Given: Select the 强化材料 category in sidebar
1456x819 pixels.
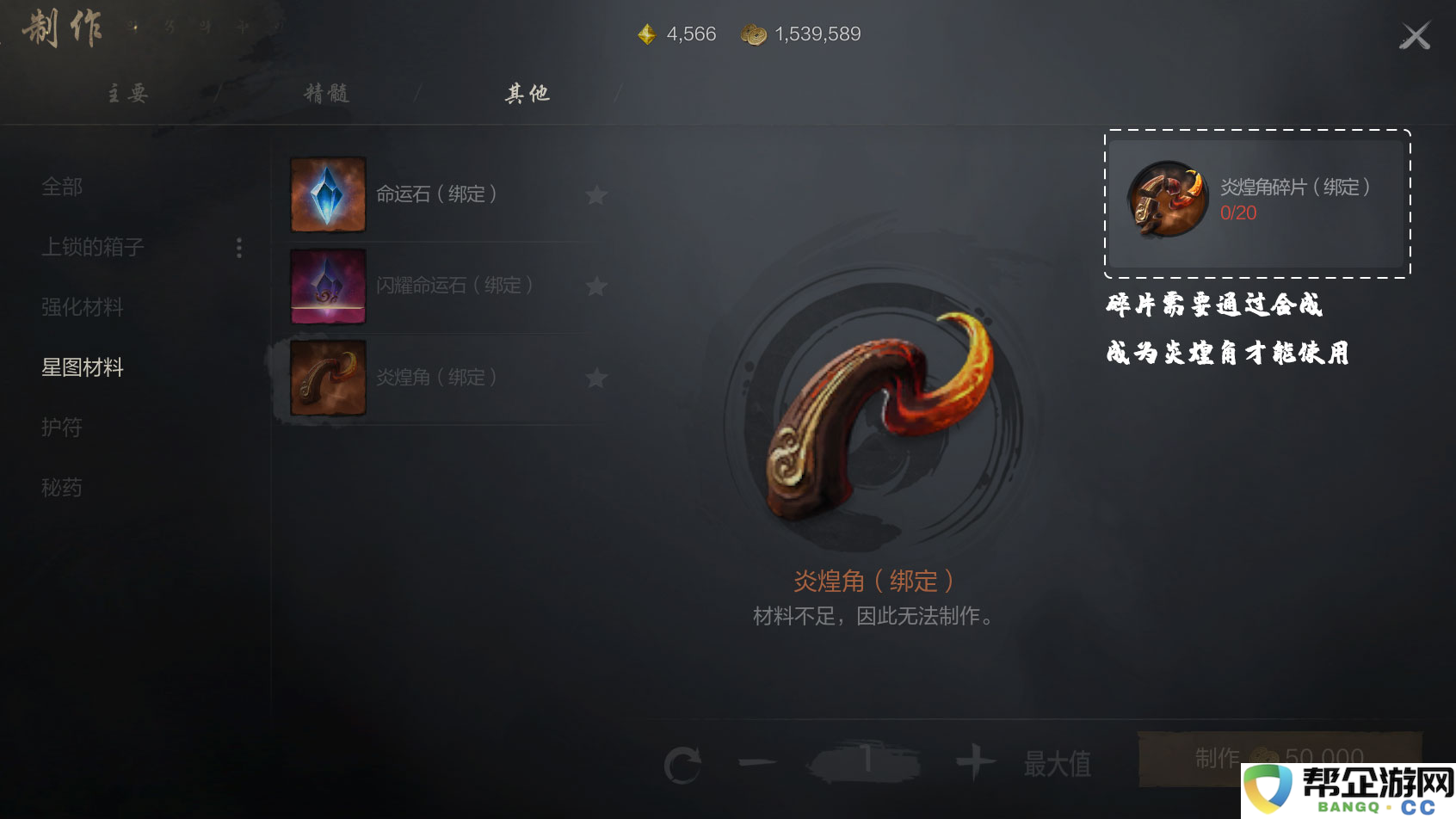Looking at the screenshot, I should (x=83, y=307).
